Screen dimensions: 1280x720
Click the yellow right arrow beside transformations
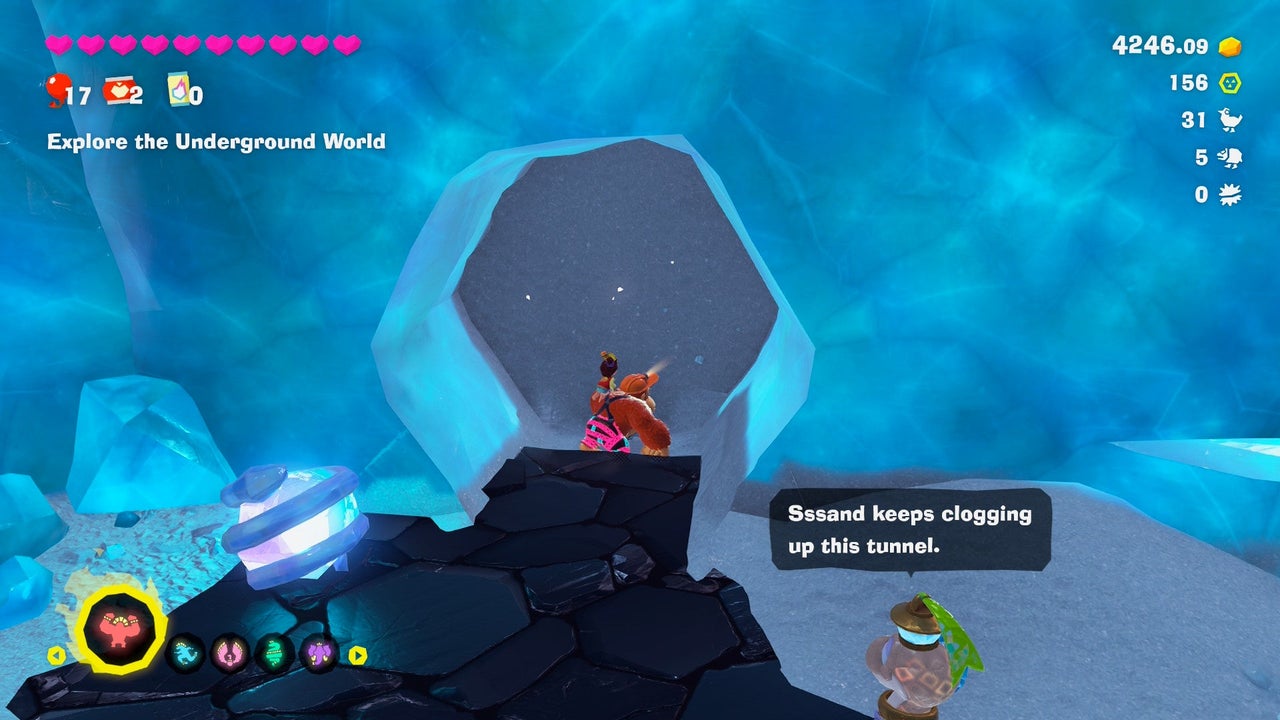(357, 656)
